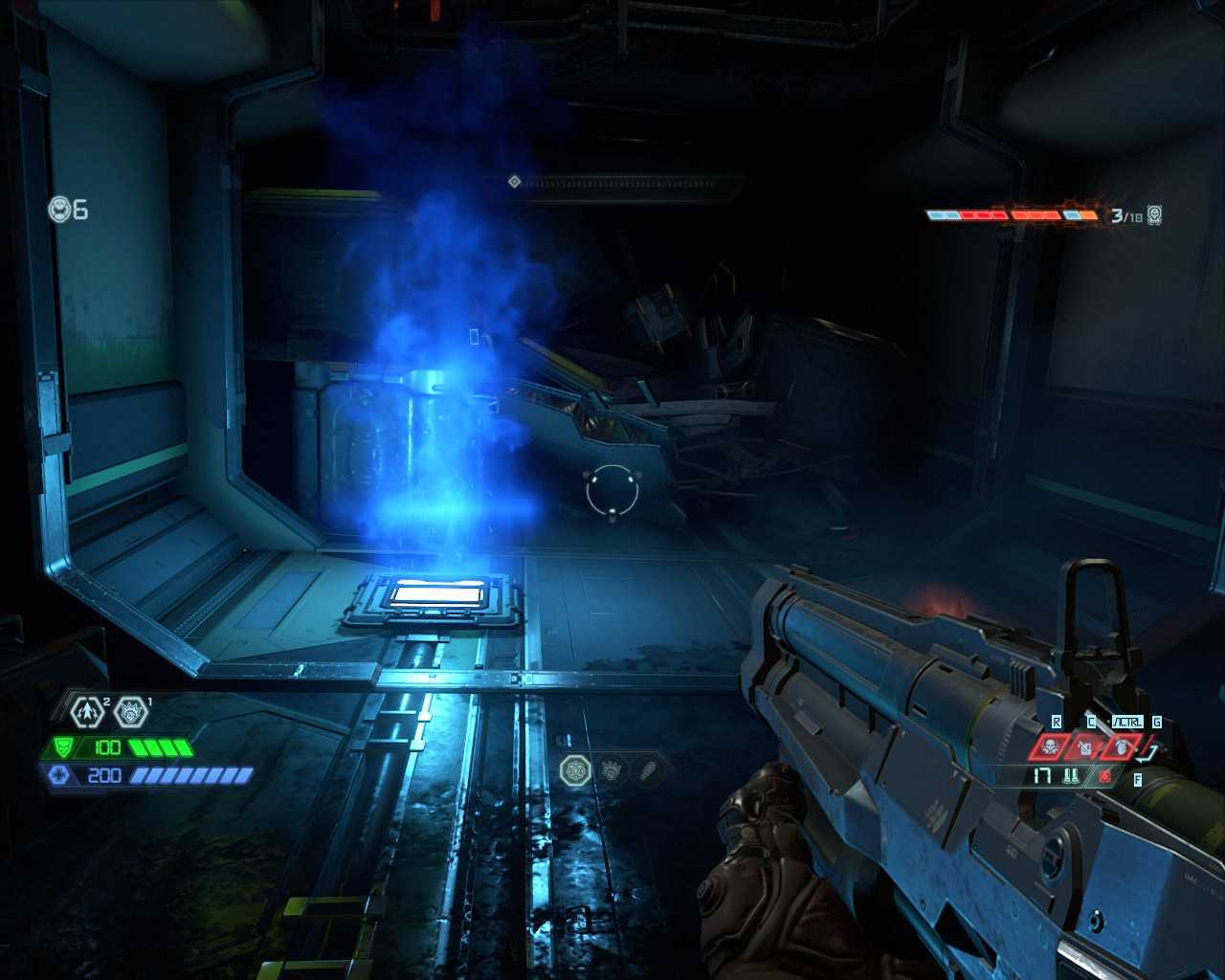
Task: Select the dash arrow icon
Action: [x=86, y=711]
